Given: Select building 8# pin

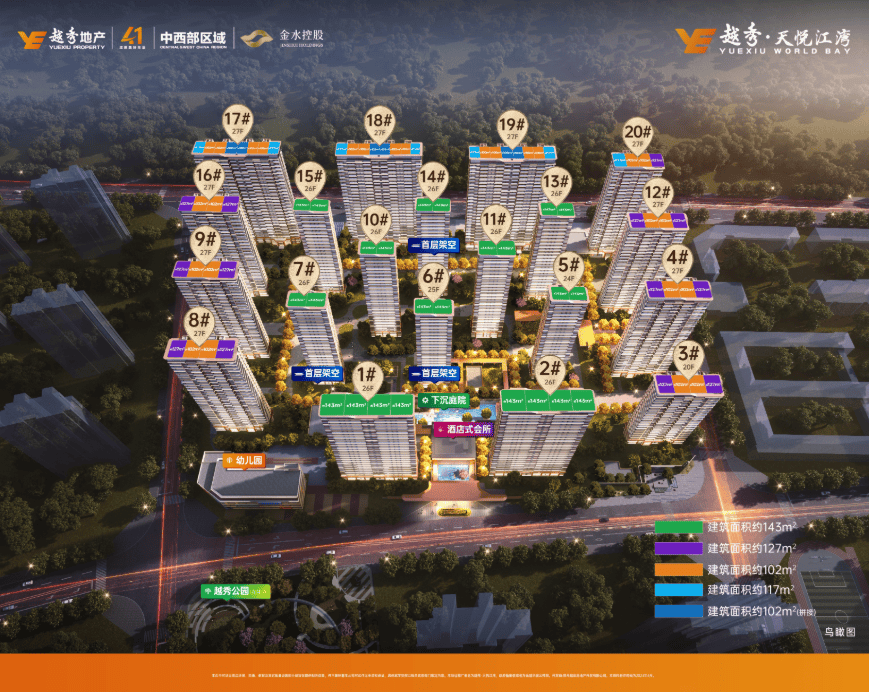Looking at the screenshot, I should coord(199,324).
